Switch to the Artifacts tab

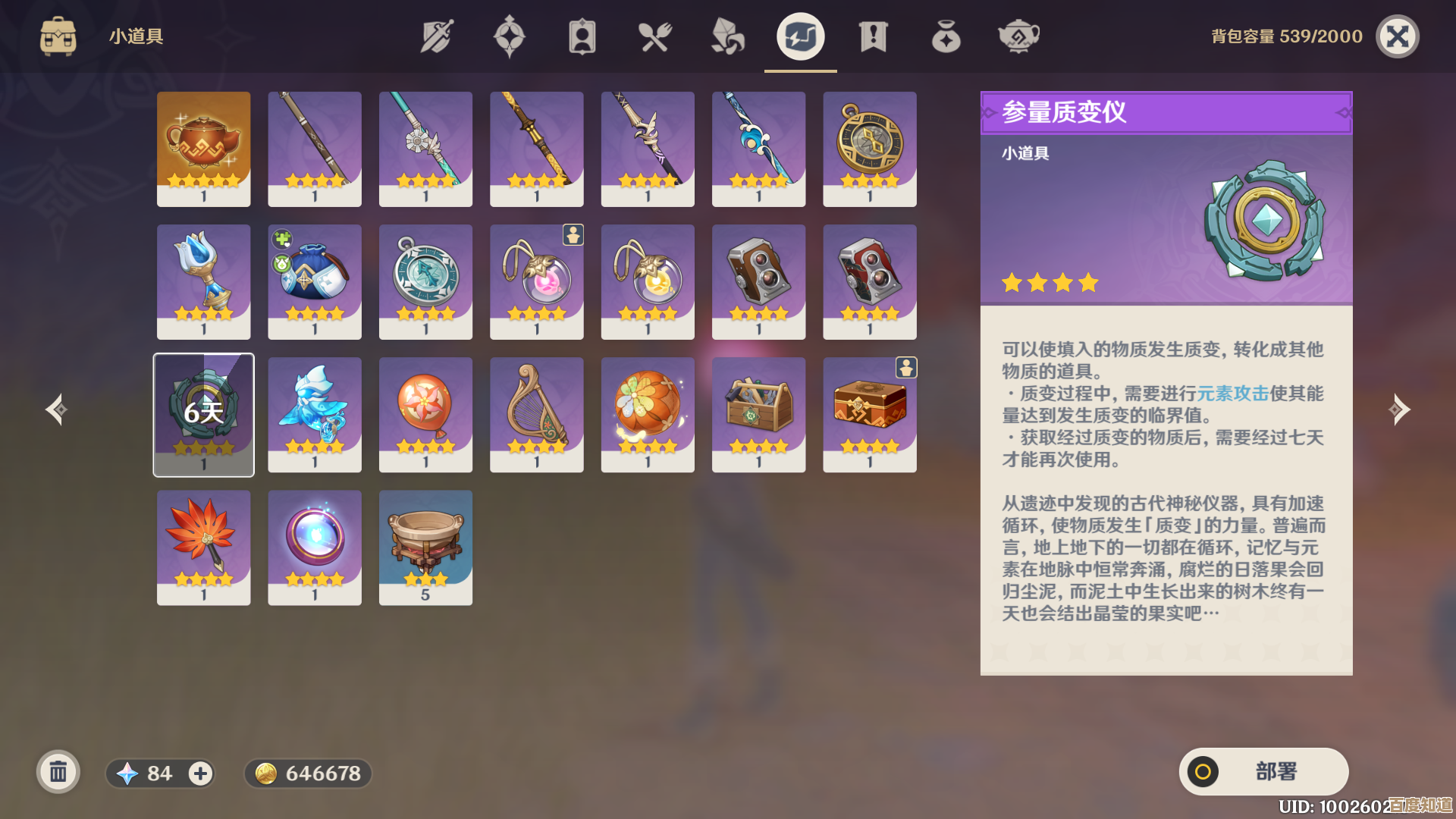click(x=510, y=35)
